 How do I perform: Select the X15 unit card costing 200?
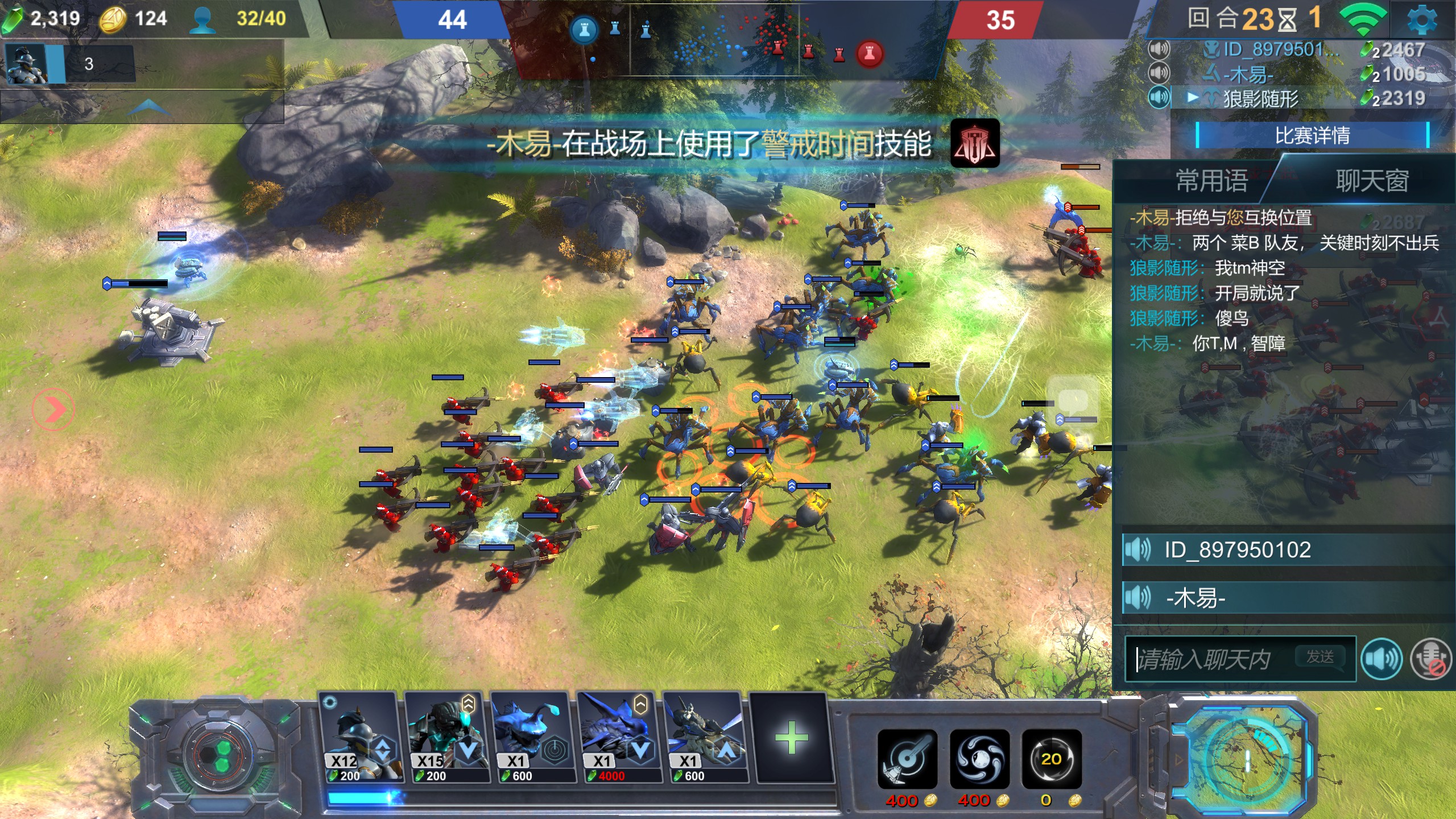[x=445, y=738]
